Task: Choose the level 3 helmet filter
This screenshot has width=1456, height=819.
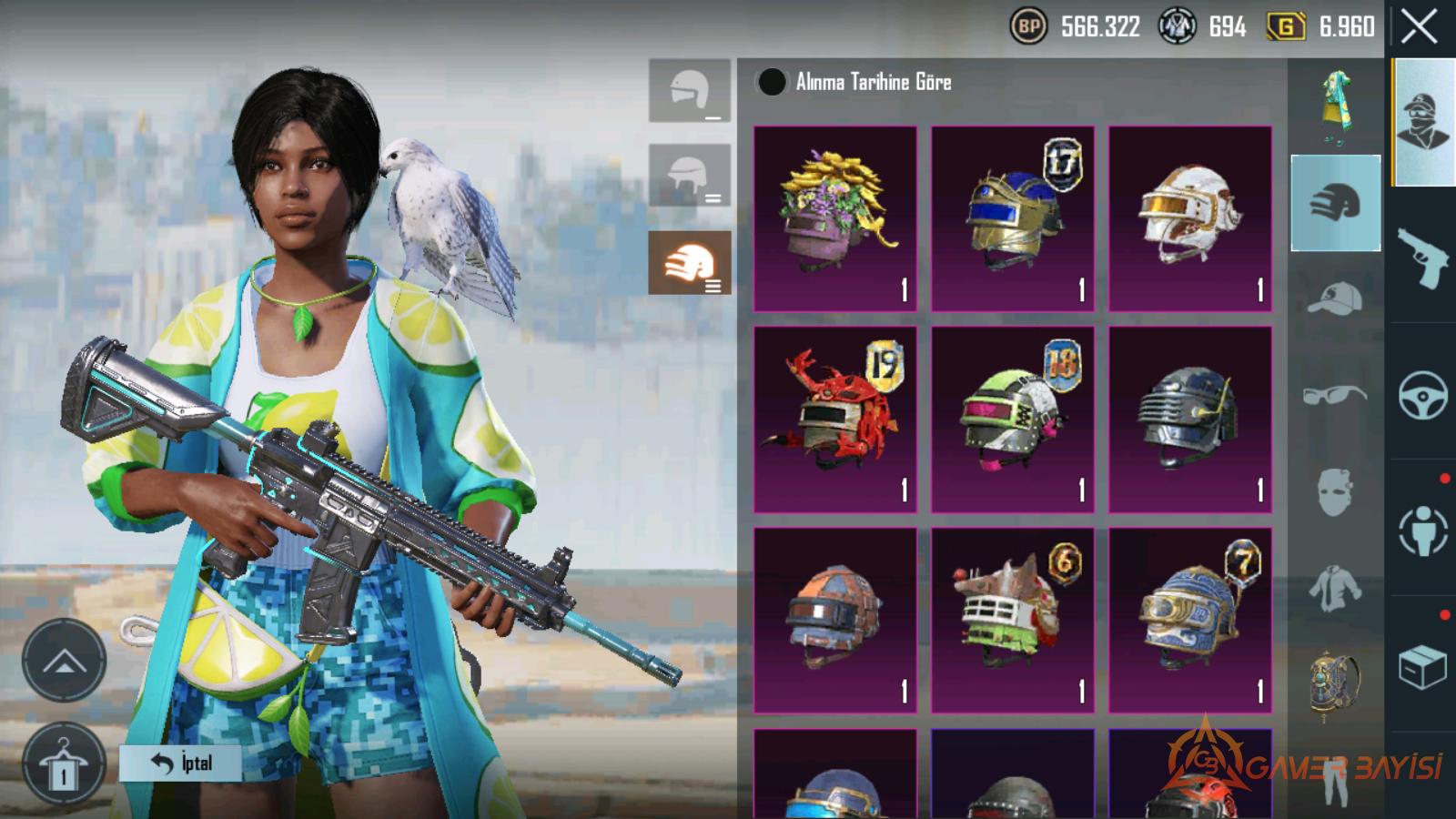Action: point(690,263)
